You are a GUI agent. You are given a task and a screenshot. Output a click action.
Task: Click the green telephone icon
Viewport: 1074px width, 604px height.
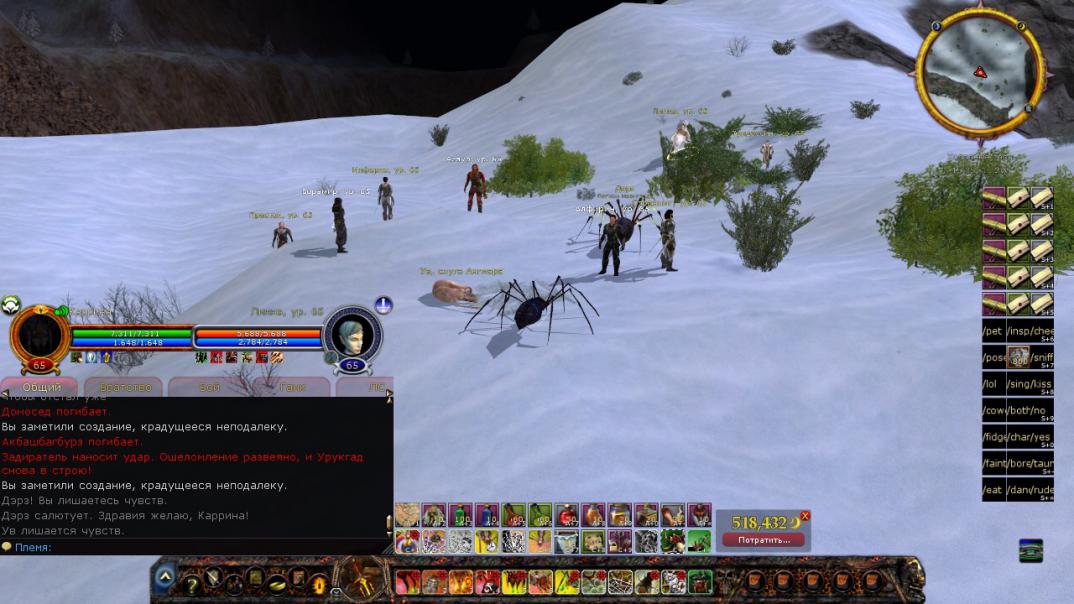(x=1030, y=550)
